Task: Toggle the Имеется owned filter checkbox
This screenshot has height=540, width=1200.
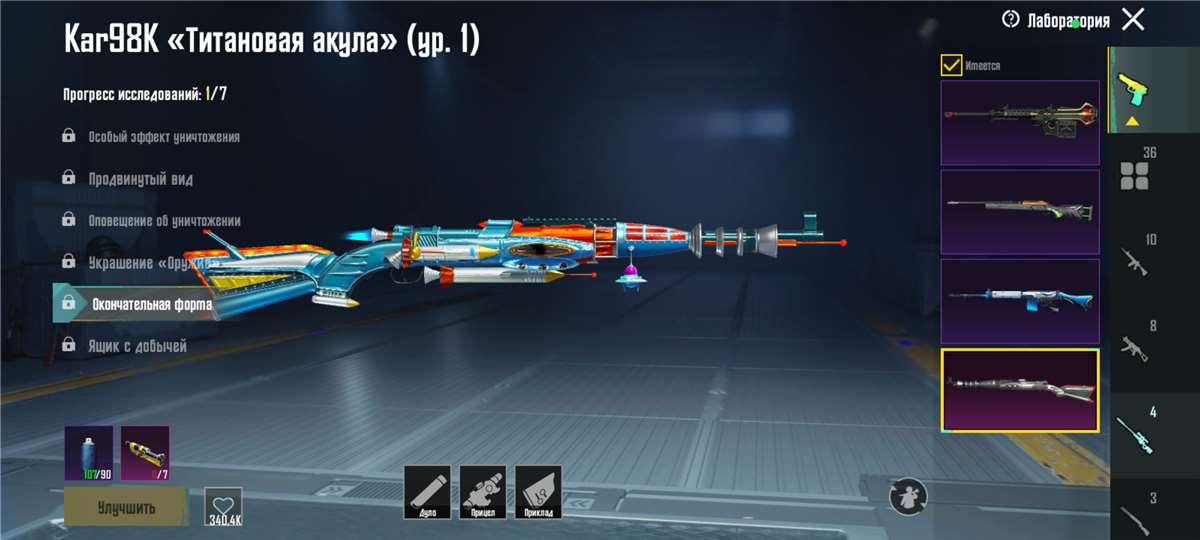Action: pyautogui.click(x=951, y=66)
